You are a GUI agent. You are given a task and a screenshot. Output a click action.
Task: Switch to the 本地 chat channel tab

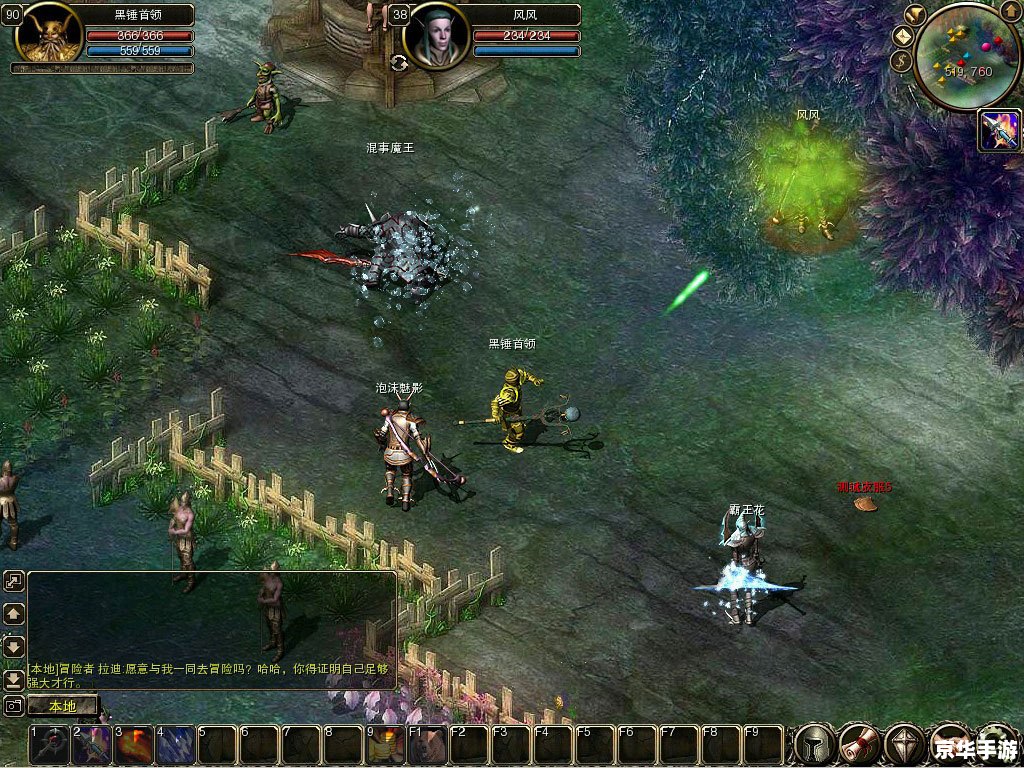pyautogui.click(x=62, y=706)
